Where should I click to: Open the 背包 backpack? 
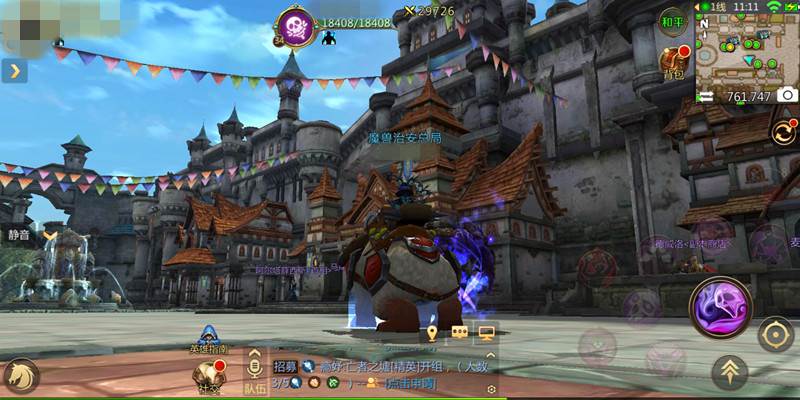[673, 60]
